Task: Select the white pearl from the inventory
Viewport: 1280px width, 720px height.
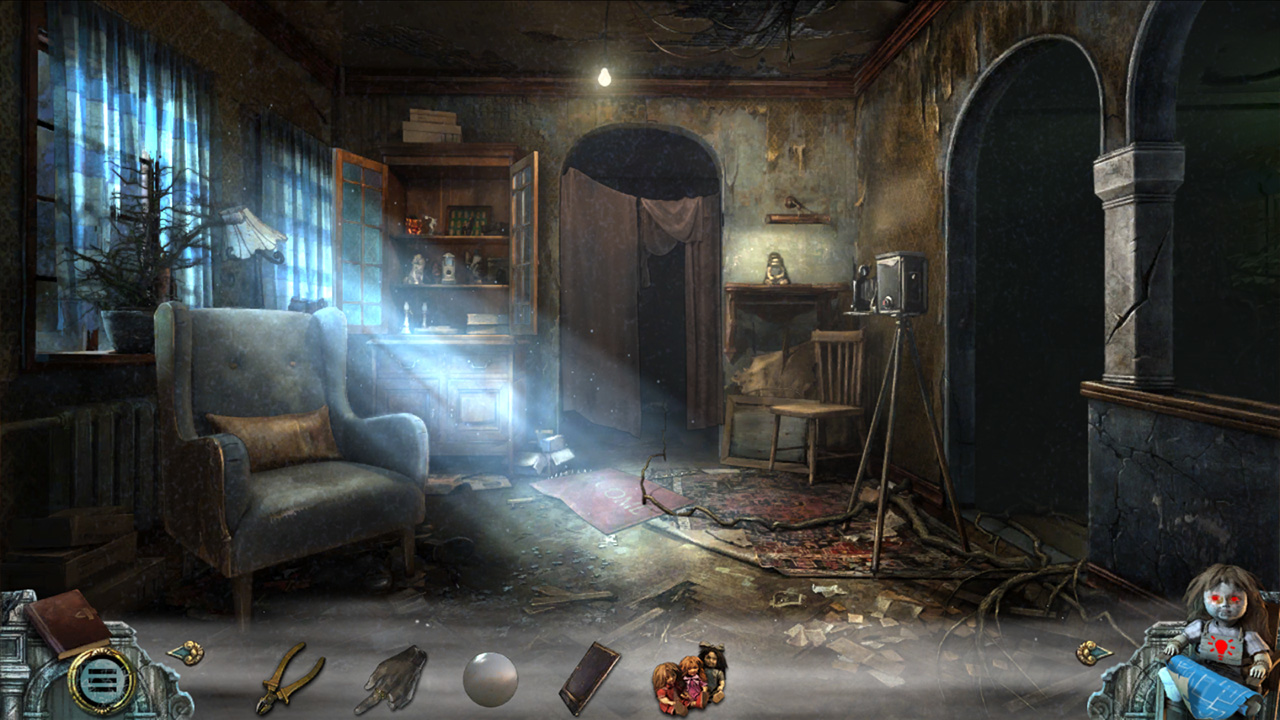Action: pos(490,676)
